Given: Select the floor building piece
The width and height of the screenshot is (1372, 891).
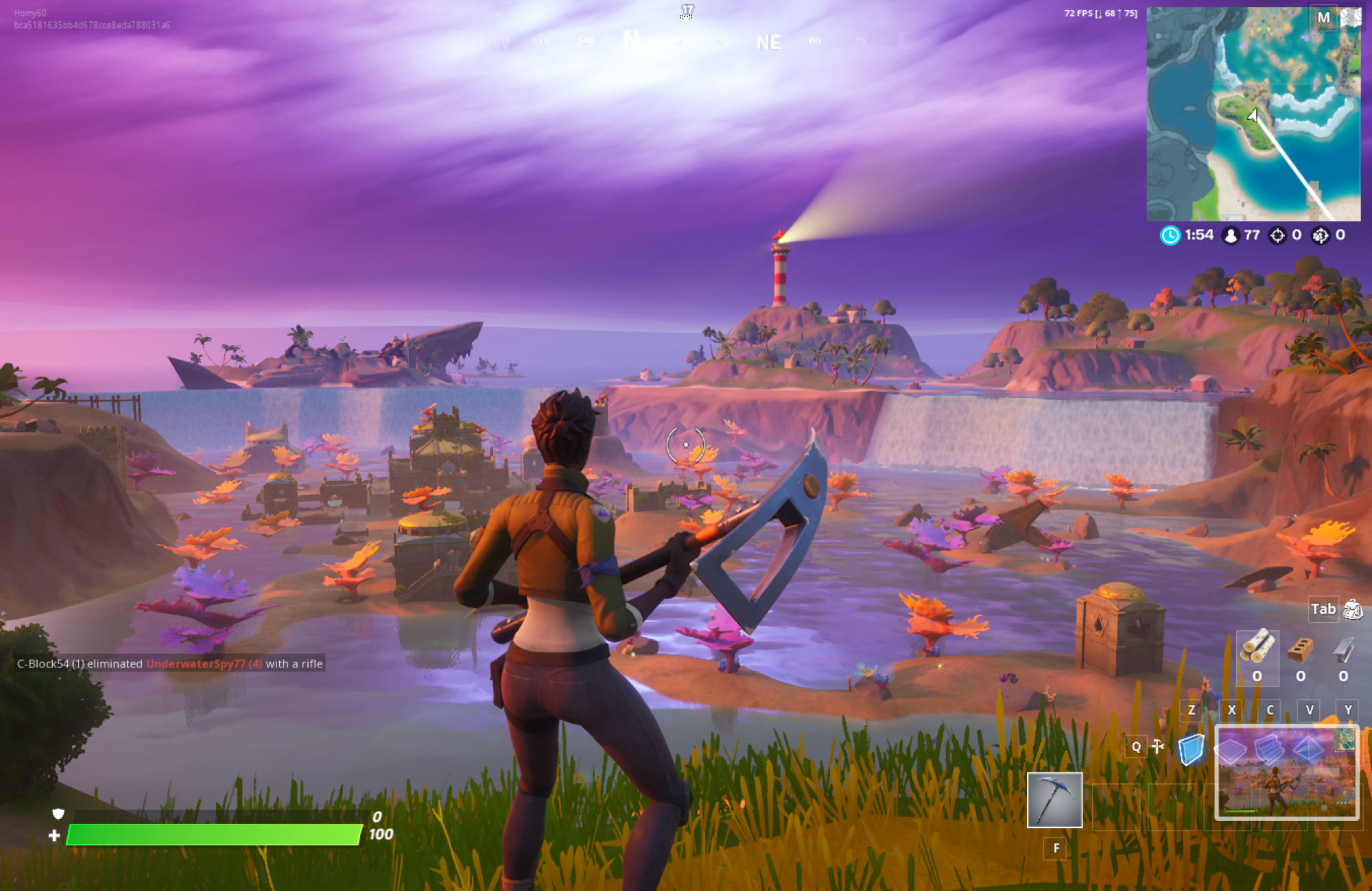Looking at the screenshot, I should pyautogui.click(x=1230, y=750).
